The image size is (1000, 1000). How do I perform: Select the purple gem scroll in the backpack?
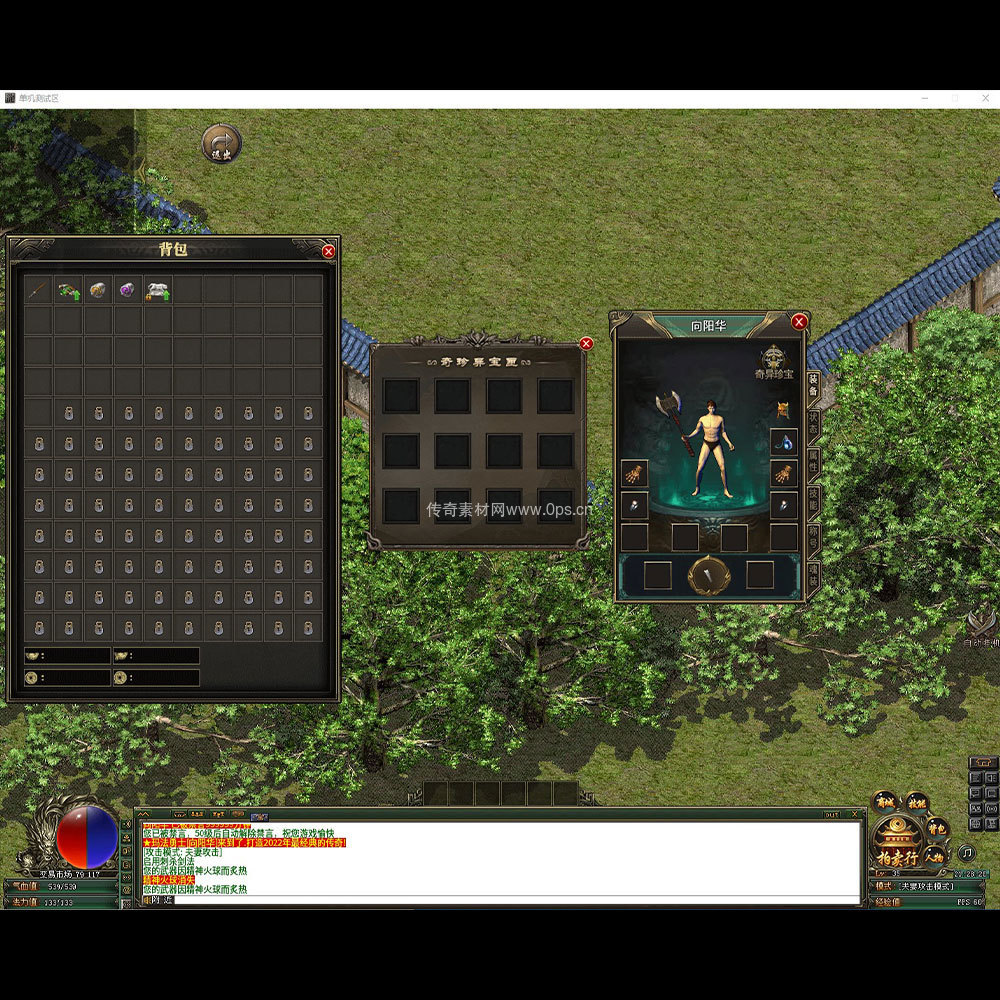coord(127,290)
